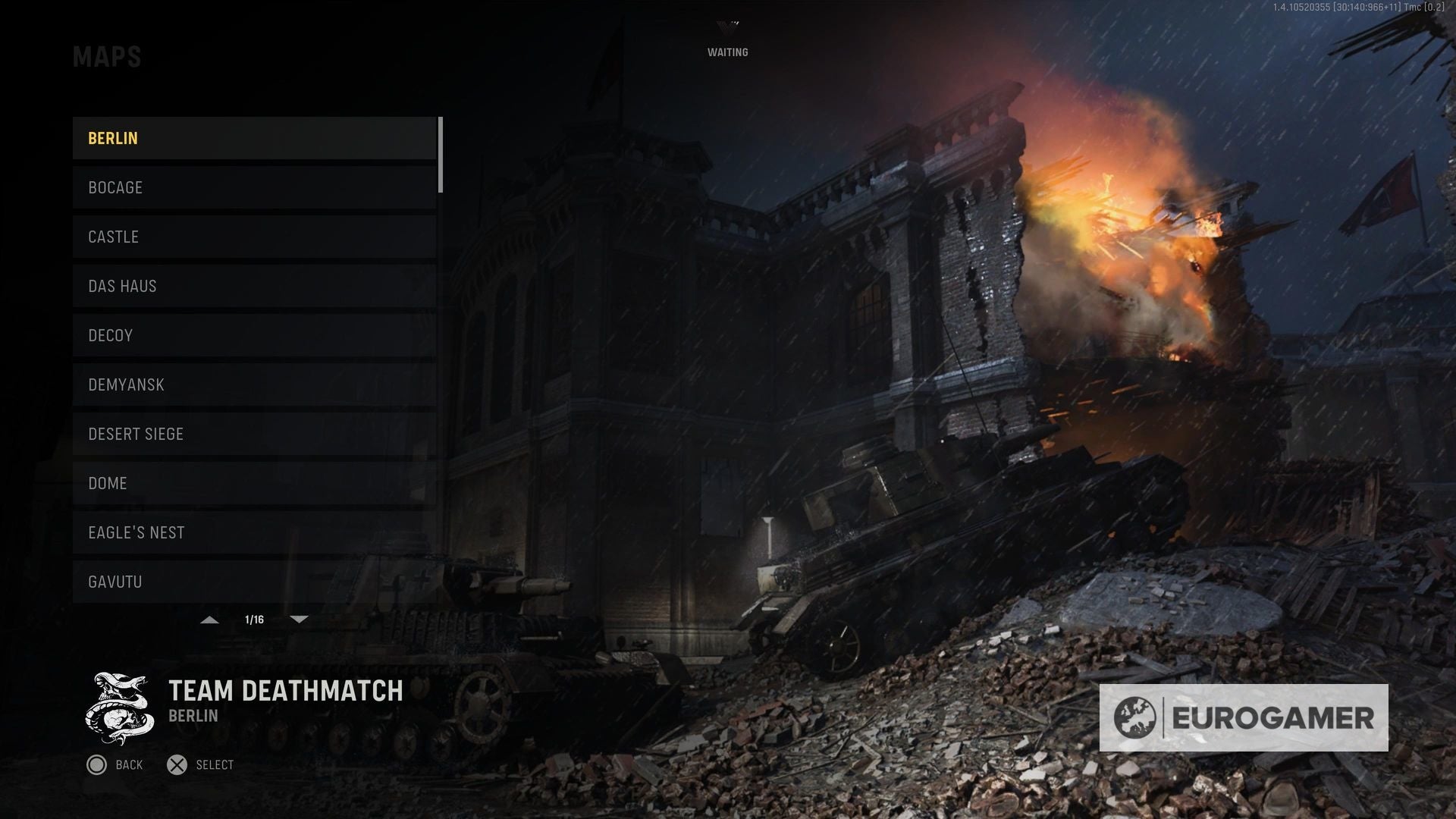This screenshot has height=819, width=1456.
Task: Click the down arrow to page forward
Action: 299,620
